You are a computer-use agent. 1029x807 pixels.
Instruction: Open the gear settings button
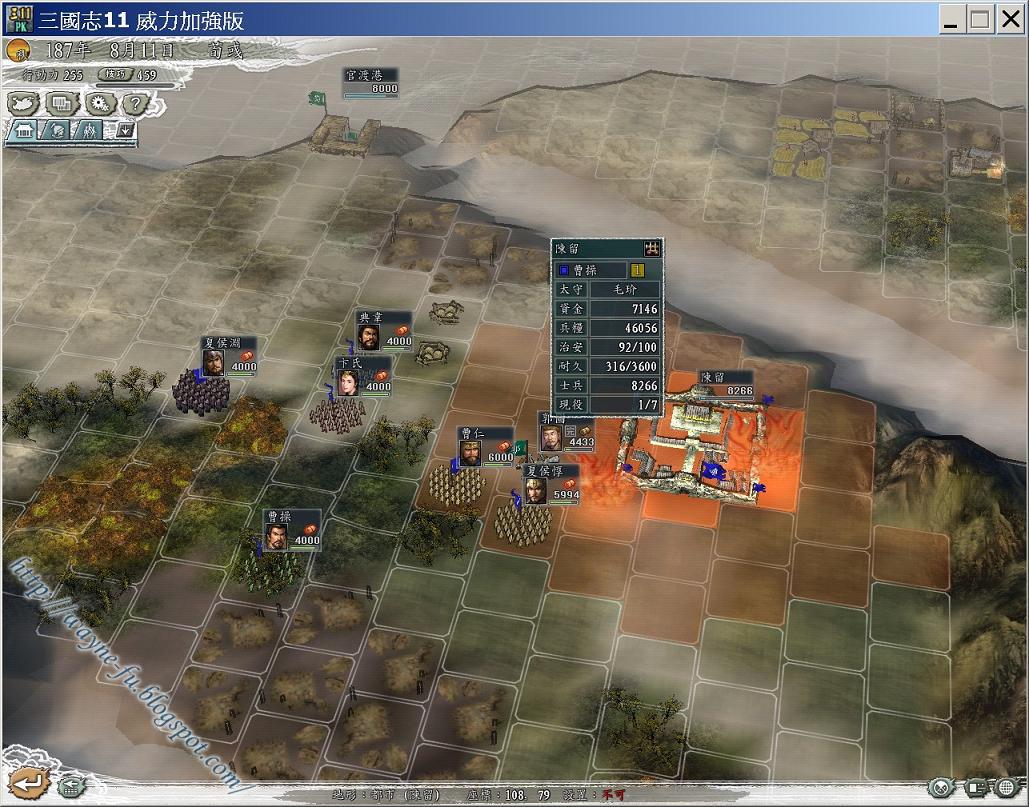click(99, 102)
